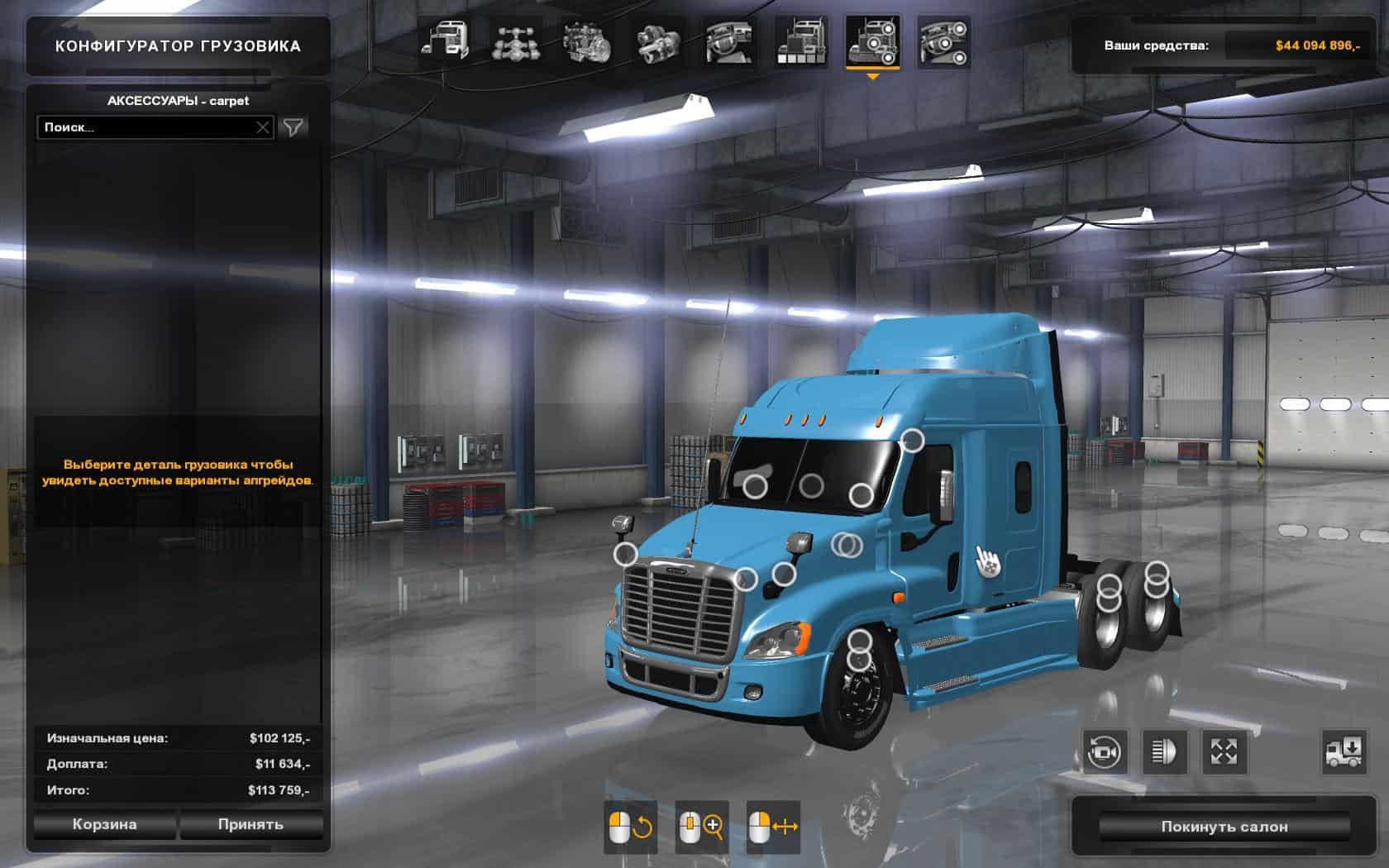Toggle the truck headlights icon
This screenshot has width=1389, height=868.
[1163, 752]
